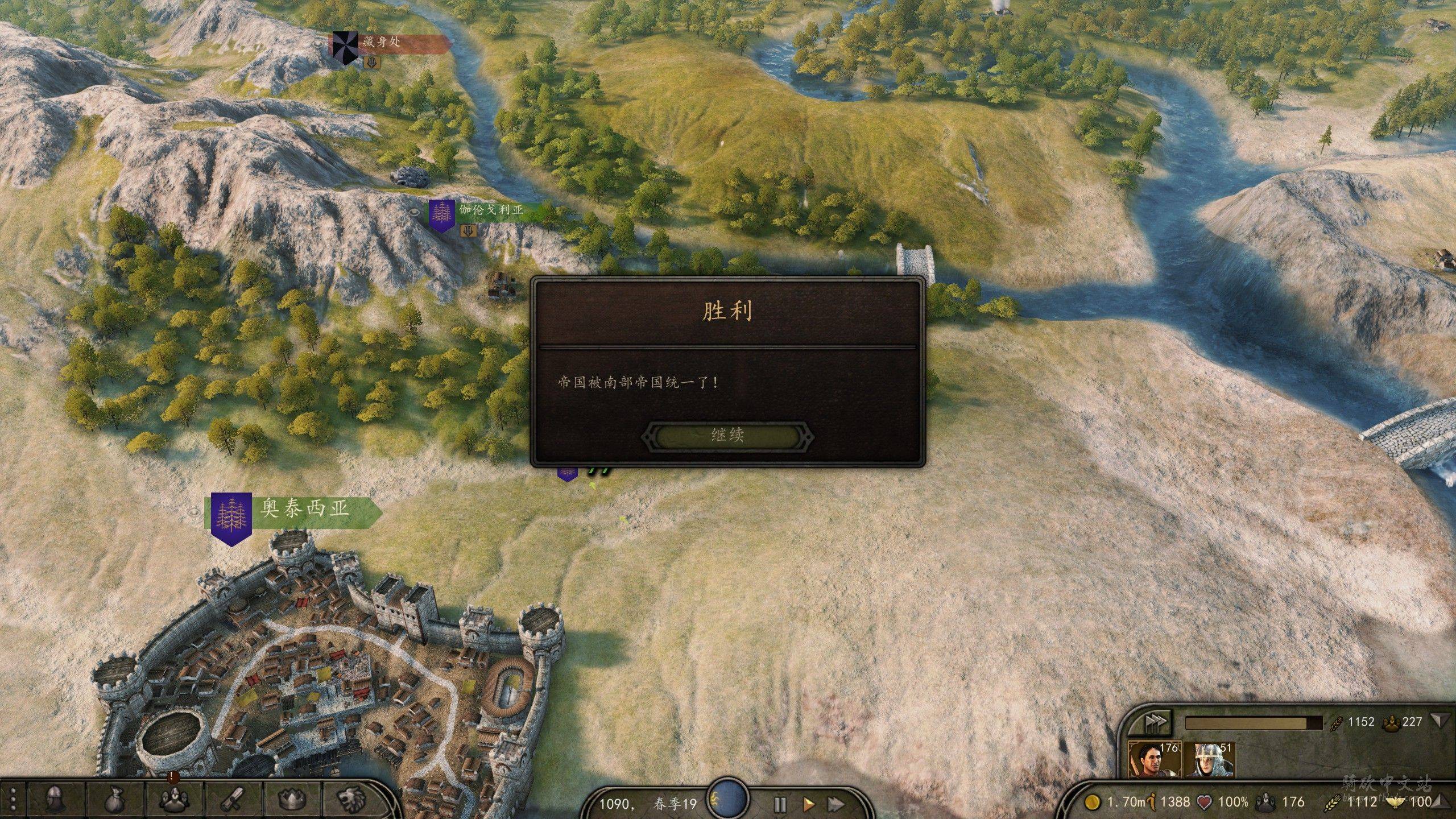
Task: Set campaign time to fast-forward
Action: click(835, 804)
